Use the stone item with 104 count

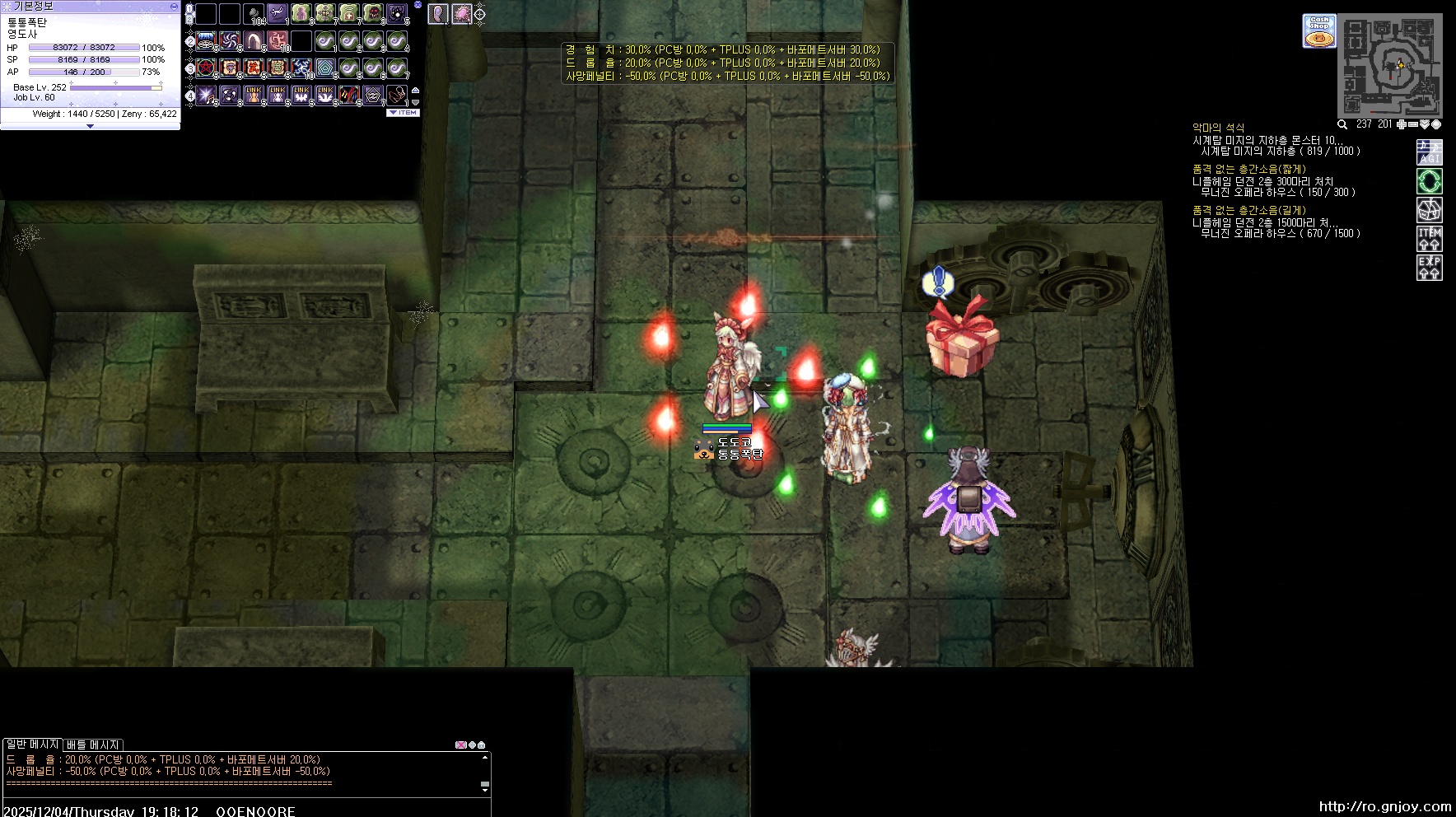tap(254, 14)
